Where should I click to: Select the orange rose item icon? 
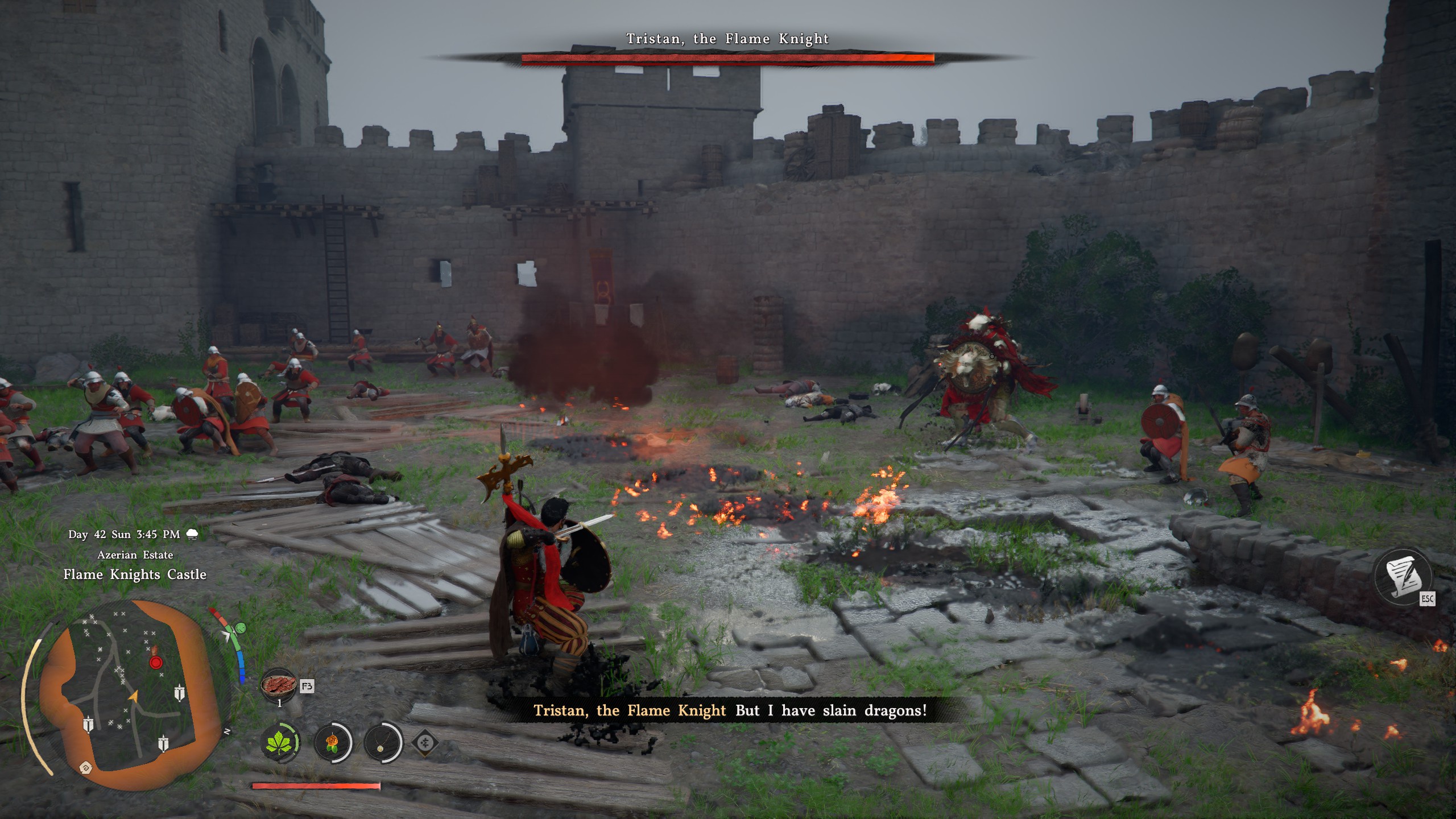(332, 742)
